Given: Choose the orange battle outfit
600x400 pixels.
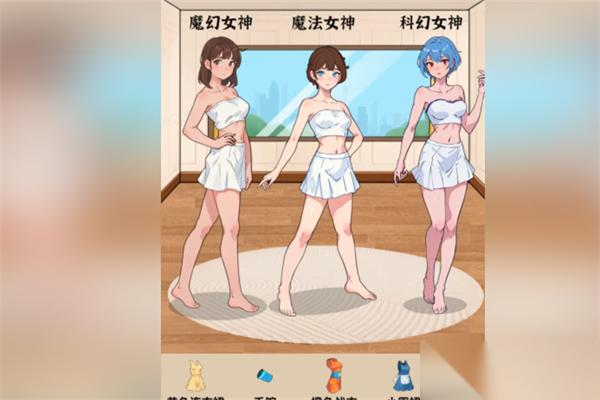Looking at the screenshot, I should 334,375.
